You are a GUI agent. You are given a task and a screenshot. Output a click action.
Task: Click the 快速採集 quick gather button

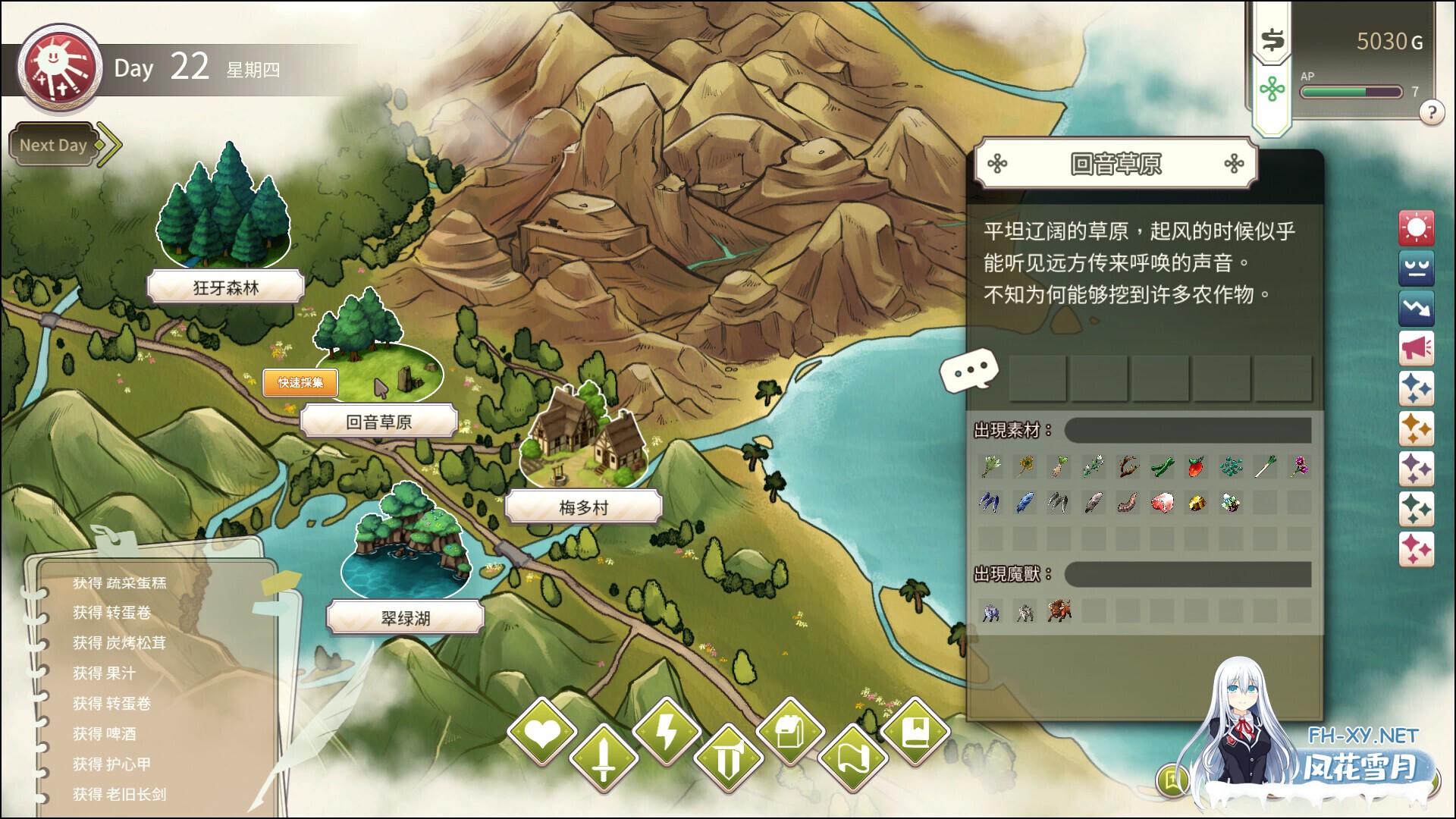[300, 383]
